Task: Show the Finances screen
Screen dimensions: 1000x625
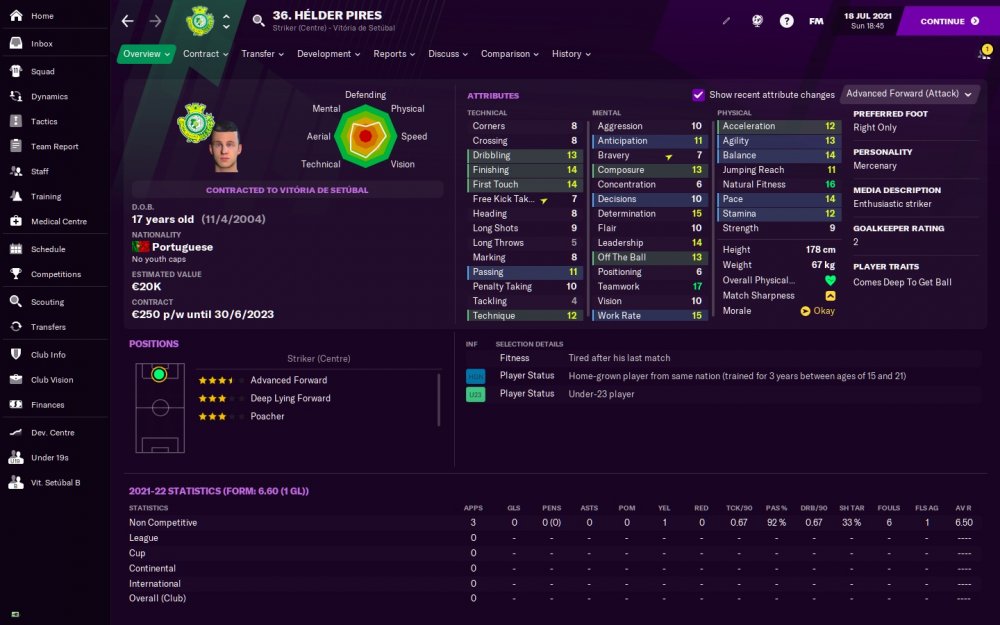Action: [x=47, y=405]
